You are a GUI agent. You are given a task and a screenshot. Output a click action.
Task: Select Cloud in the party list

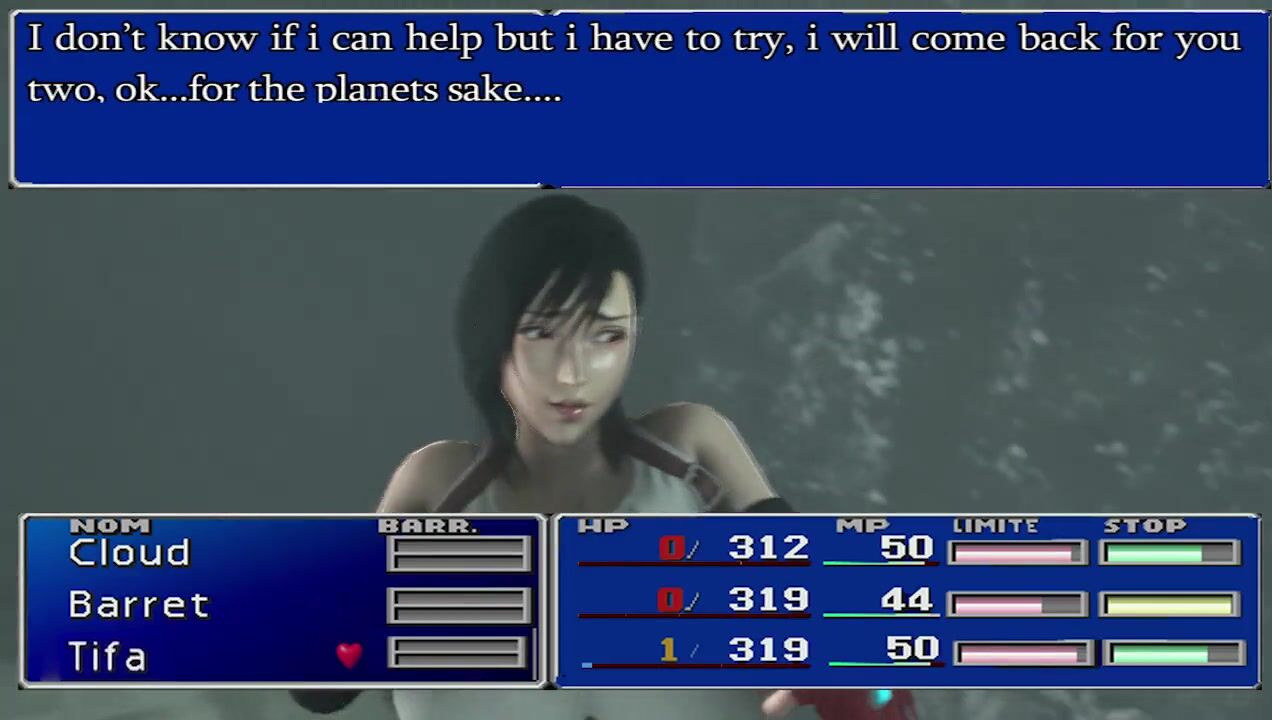tap(129, 553)
